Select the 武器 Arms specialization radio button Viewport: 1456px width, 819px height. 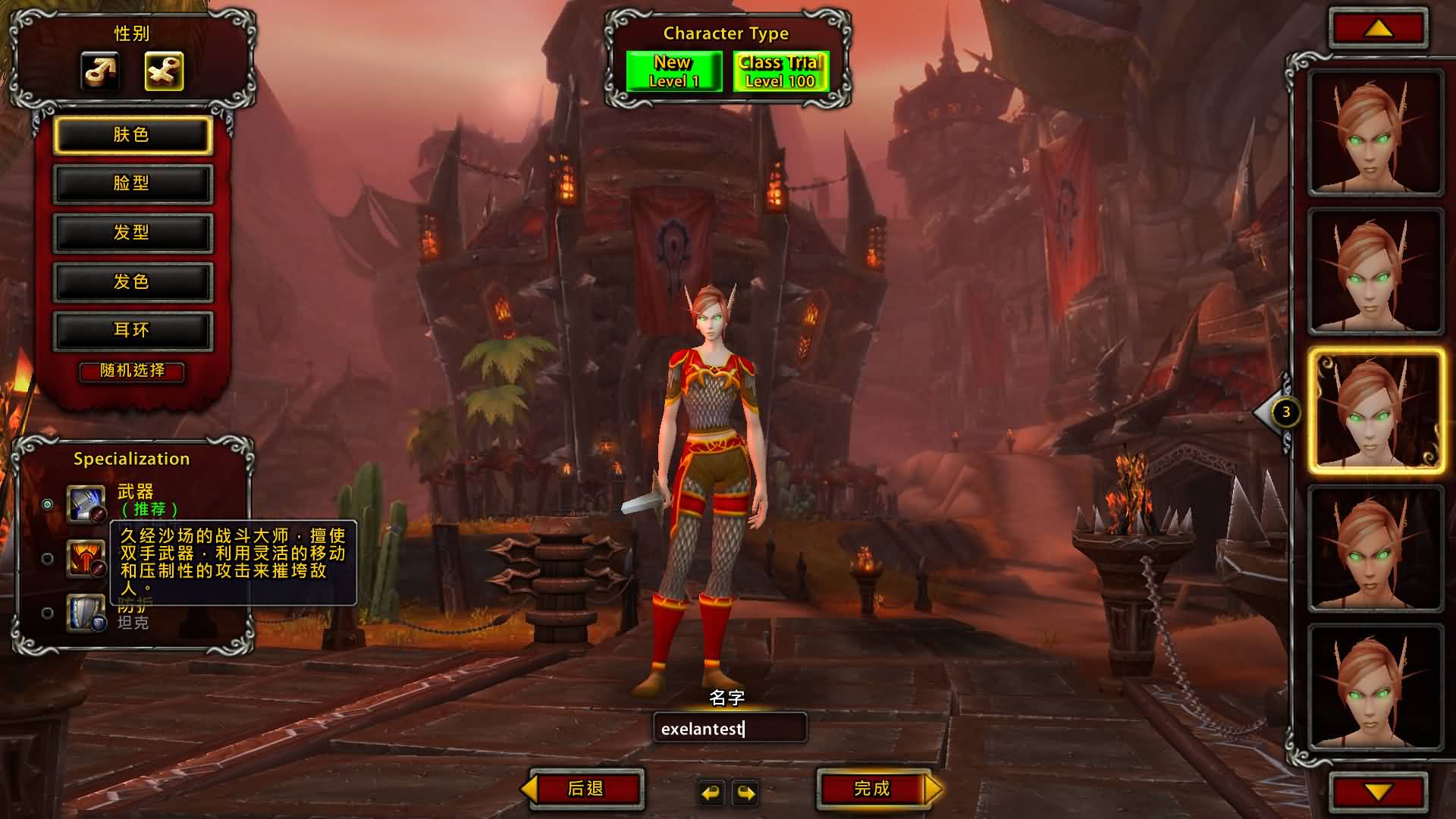48,504
